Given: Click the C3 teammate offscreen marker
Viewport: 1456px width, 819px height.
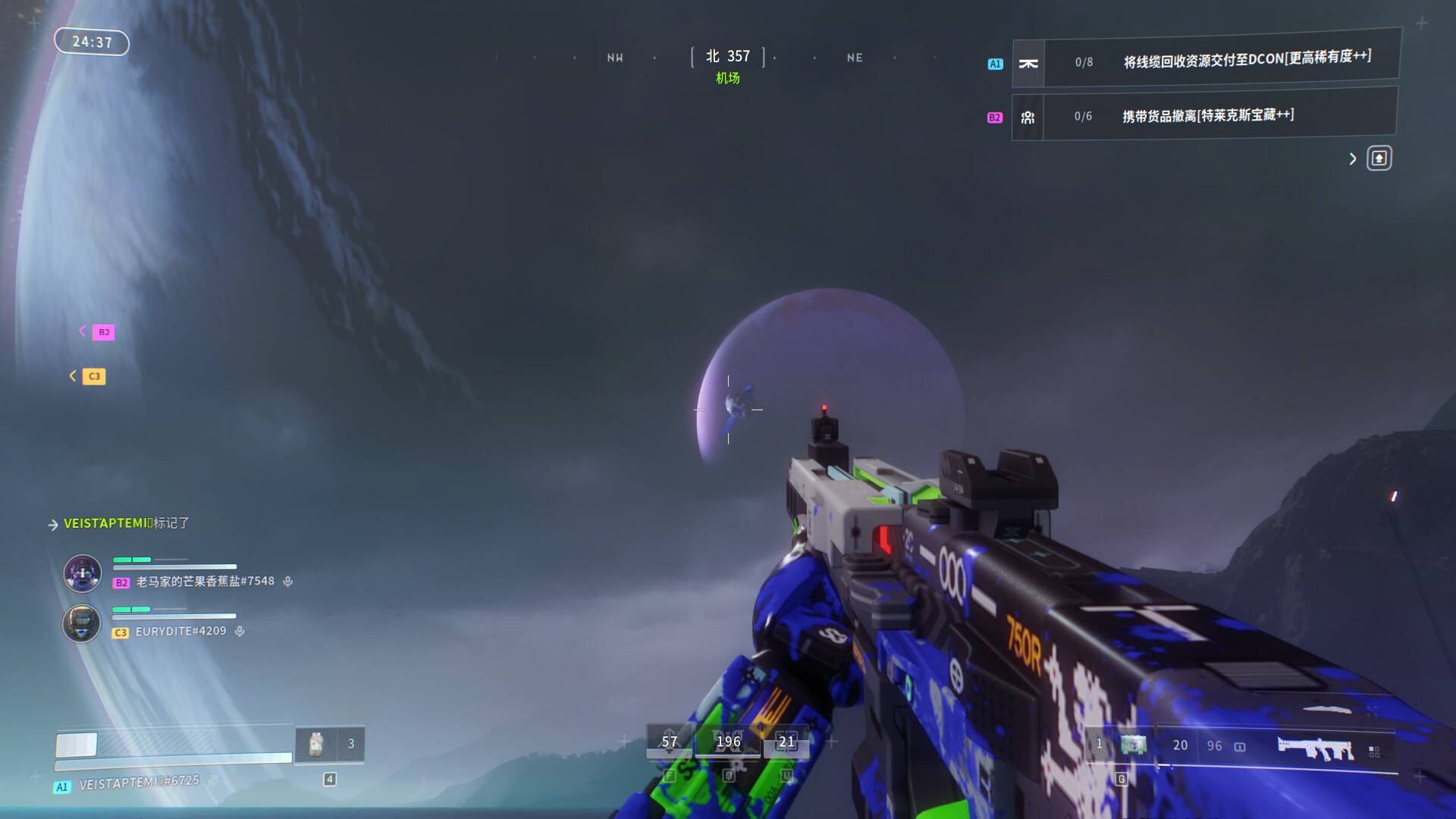Looking at the screenshot, I should point(94,376).
